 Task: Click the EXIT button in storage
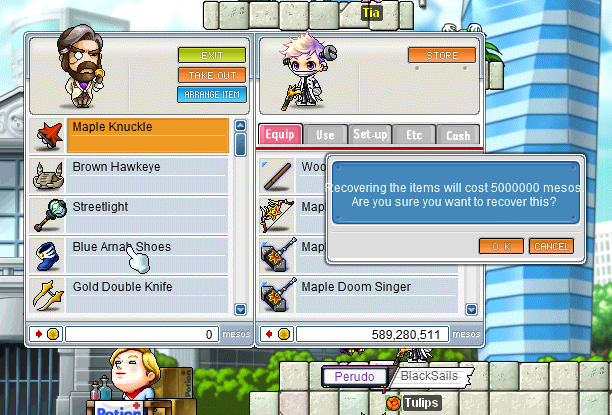tap(211, 55)
